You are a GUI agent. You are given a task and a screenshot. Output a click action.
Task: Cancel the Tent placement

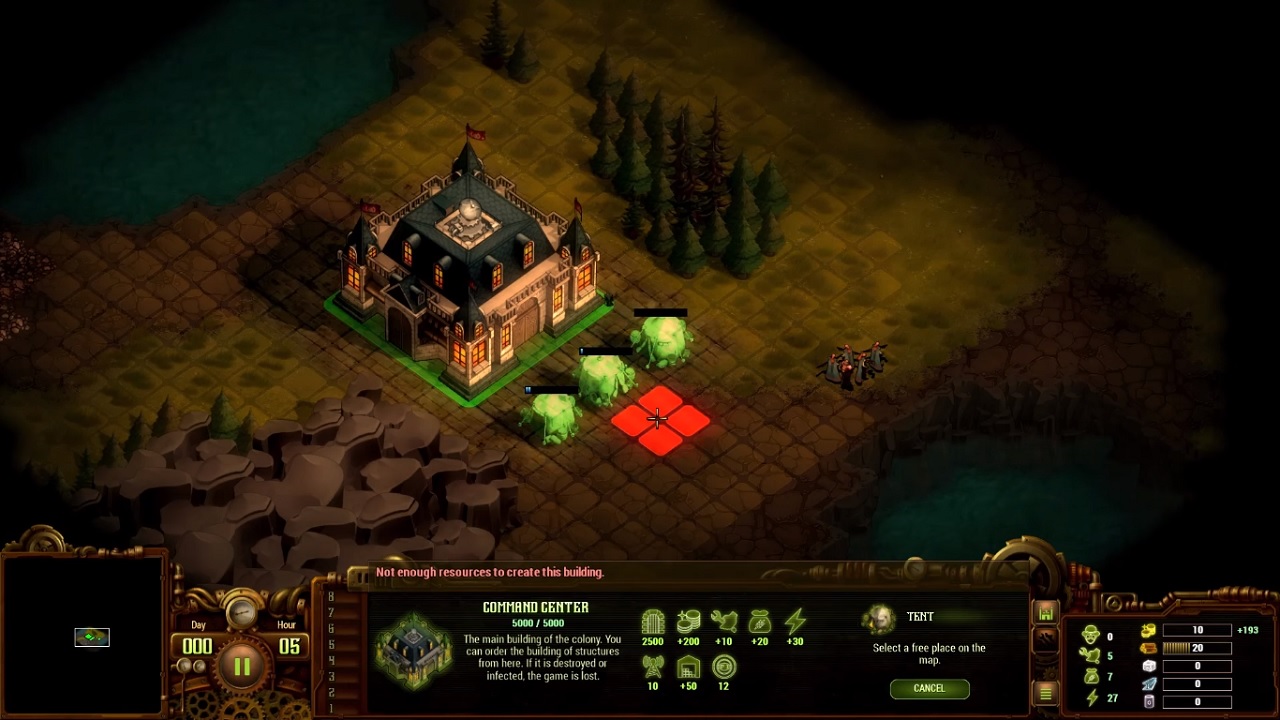point(928,688)
